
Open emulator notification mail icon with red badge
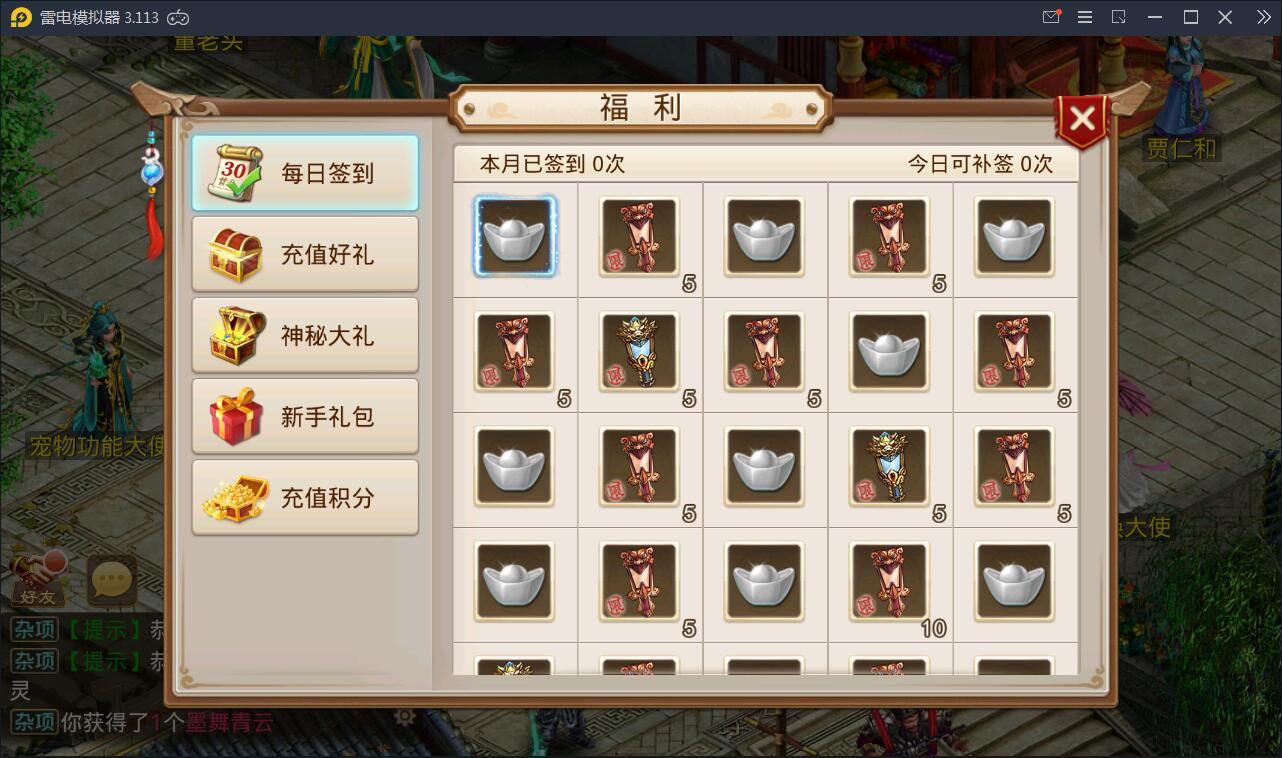1051,16
